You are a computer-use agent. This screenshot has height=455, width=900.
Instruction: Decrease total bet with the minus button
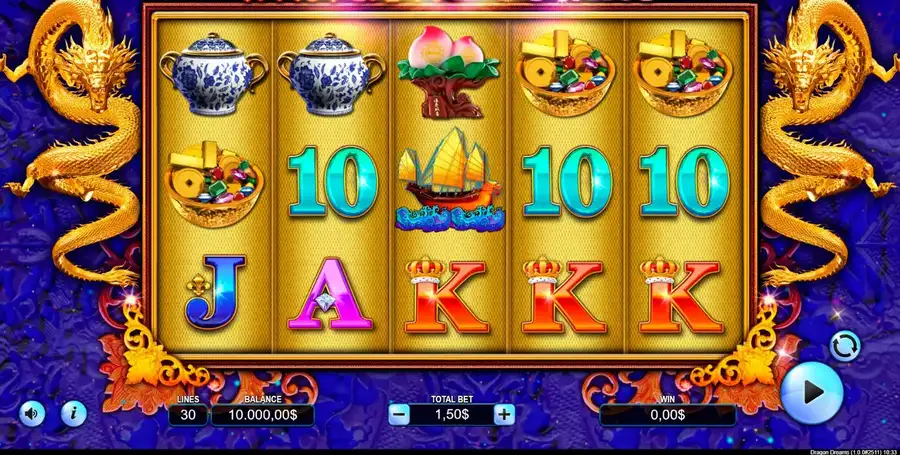[399, 414]
